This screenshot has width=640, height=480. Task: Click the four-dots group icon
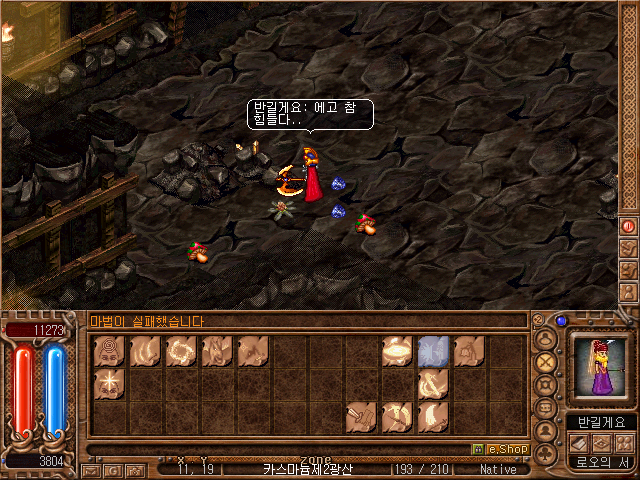623,442
